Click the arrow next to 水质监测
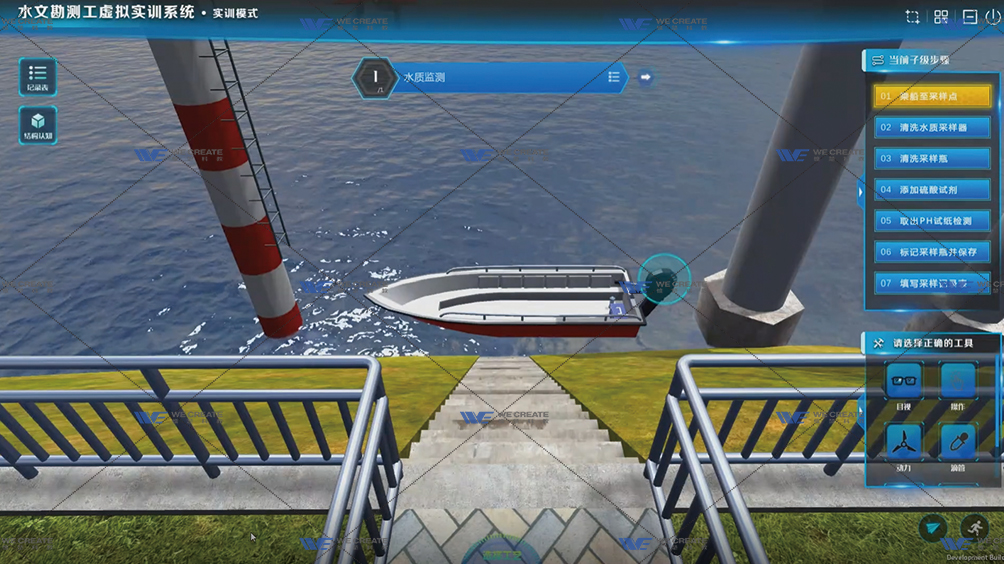Image resolution: width=1004 pixels, height=564 pixels. (645, 77)
